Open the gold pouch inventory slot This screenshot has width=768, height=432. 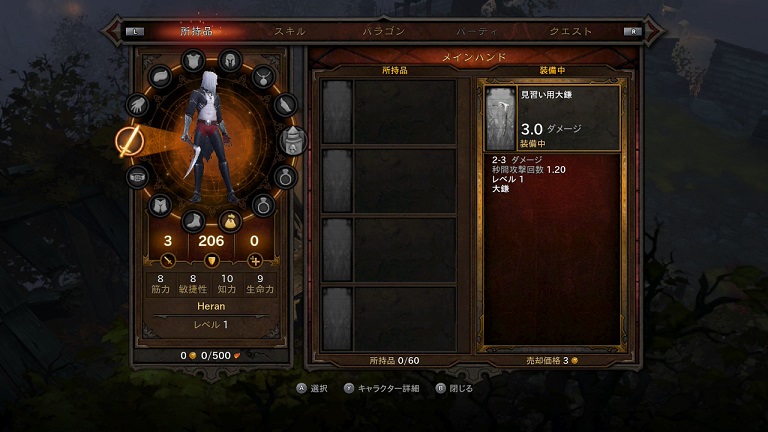(x=229, y=219)
